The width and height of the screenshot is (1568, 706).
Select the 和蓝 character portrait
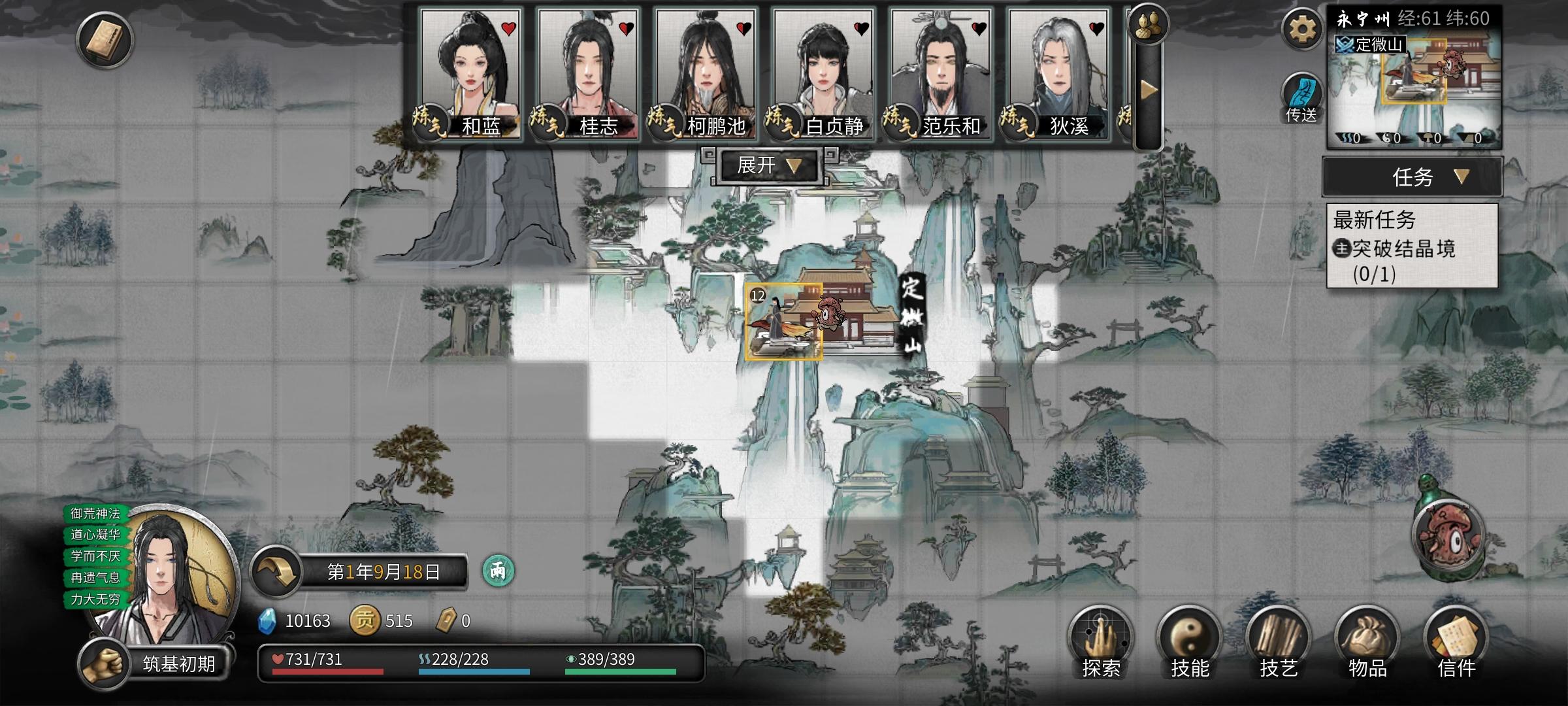coord(469,72)
